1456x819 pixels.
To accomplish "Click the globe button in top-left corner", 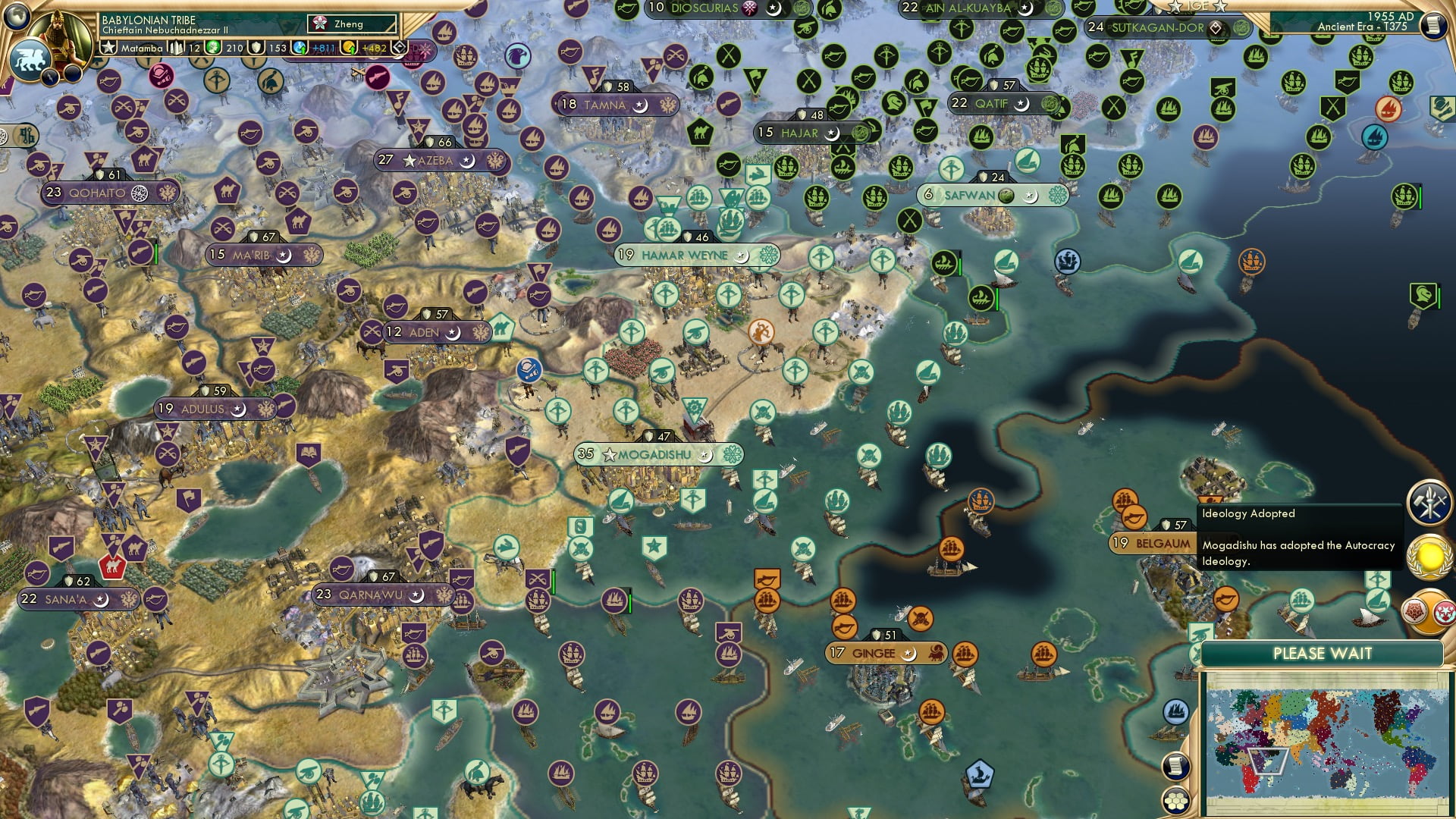I will pos(16,14).
